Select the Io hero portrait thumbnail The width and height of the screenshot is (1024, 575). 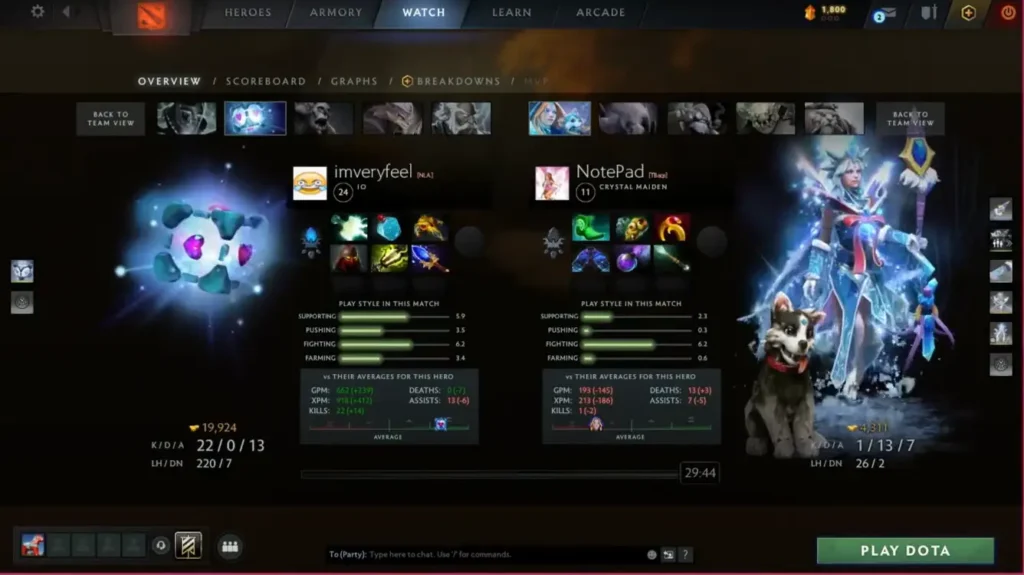[x=255, y=118]
